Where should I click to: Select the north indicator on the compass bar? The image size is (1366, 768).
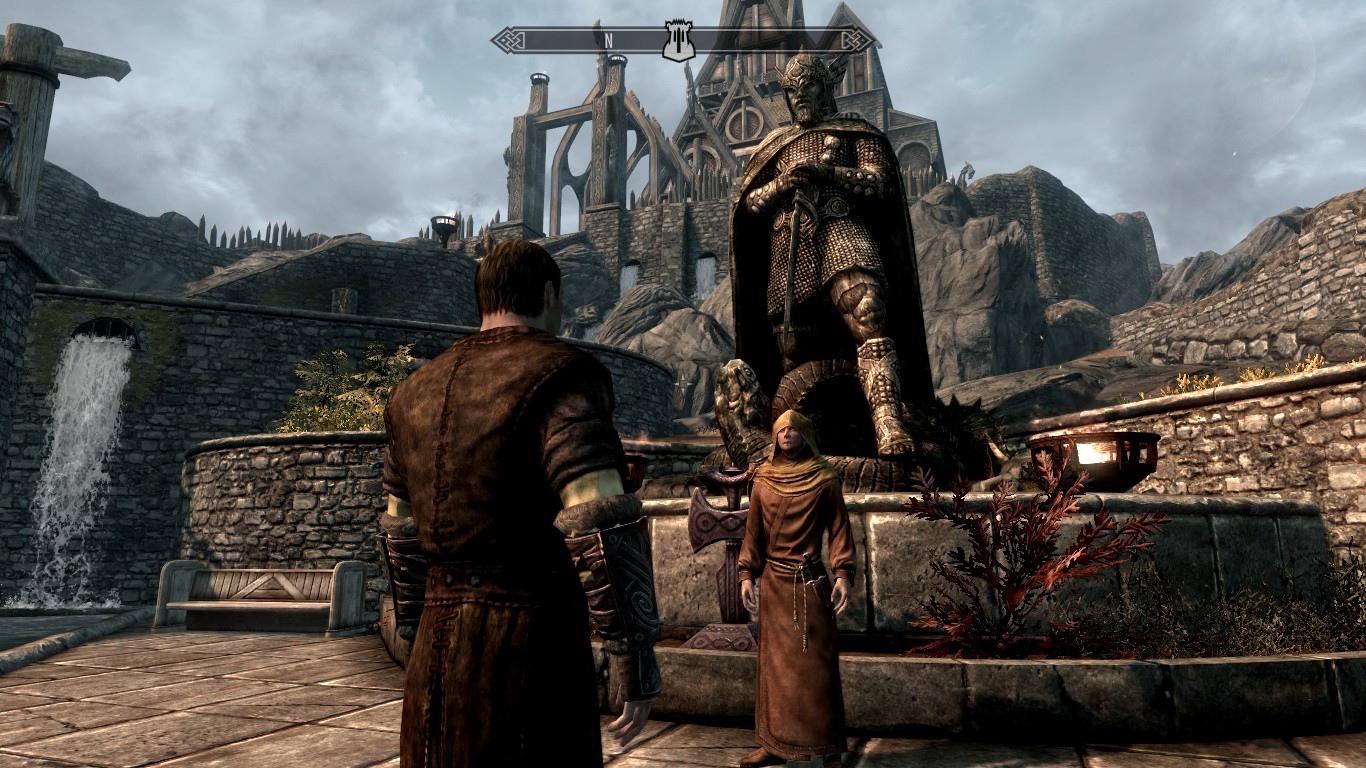pyautogui.click(x=607, y=41)
